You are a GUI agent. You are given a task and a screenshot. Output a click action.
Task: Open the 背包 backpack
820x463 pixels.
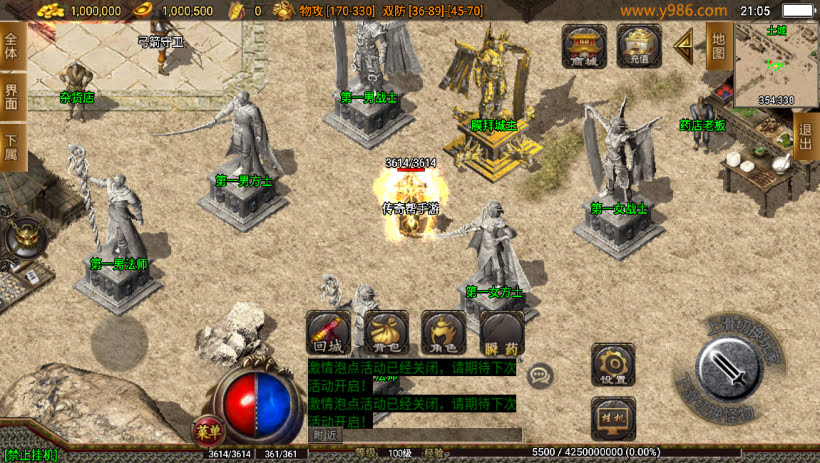click(x=386, y=334)
